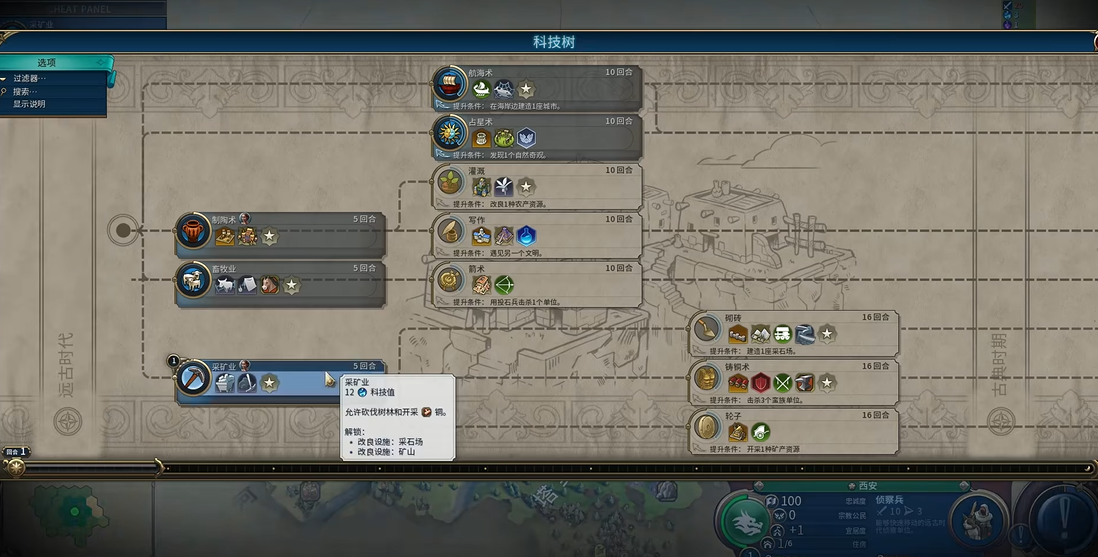Screen dimensions: 1098x557
Task: Choose the 铸铜术 (Bronze Working) tech node
Action: point(795,380)
